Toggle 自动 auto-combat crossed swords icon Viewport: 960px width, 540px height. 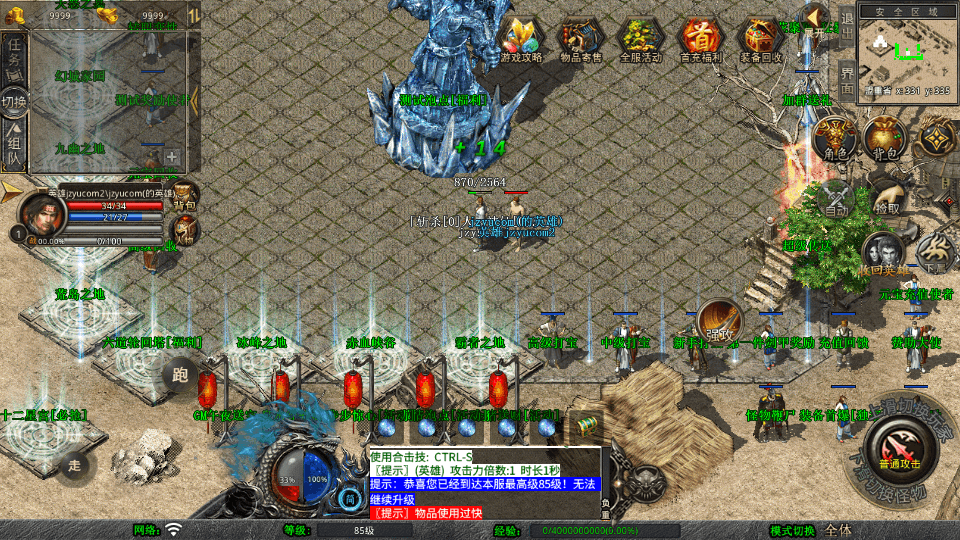[835, 197]
